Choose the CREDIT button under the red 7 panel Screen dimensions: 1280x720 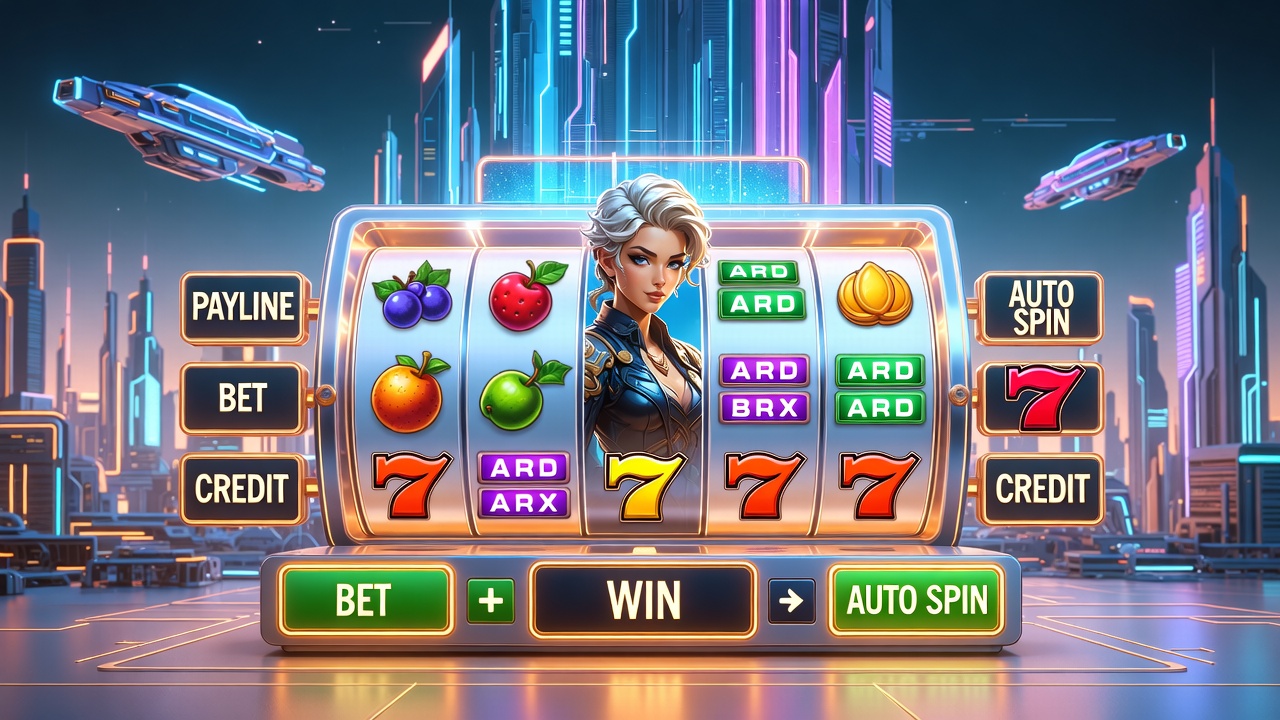pyautogui.click(x=1040, y=489)
